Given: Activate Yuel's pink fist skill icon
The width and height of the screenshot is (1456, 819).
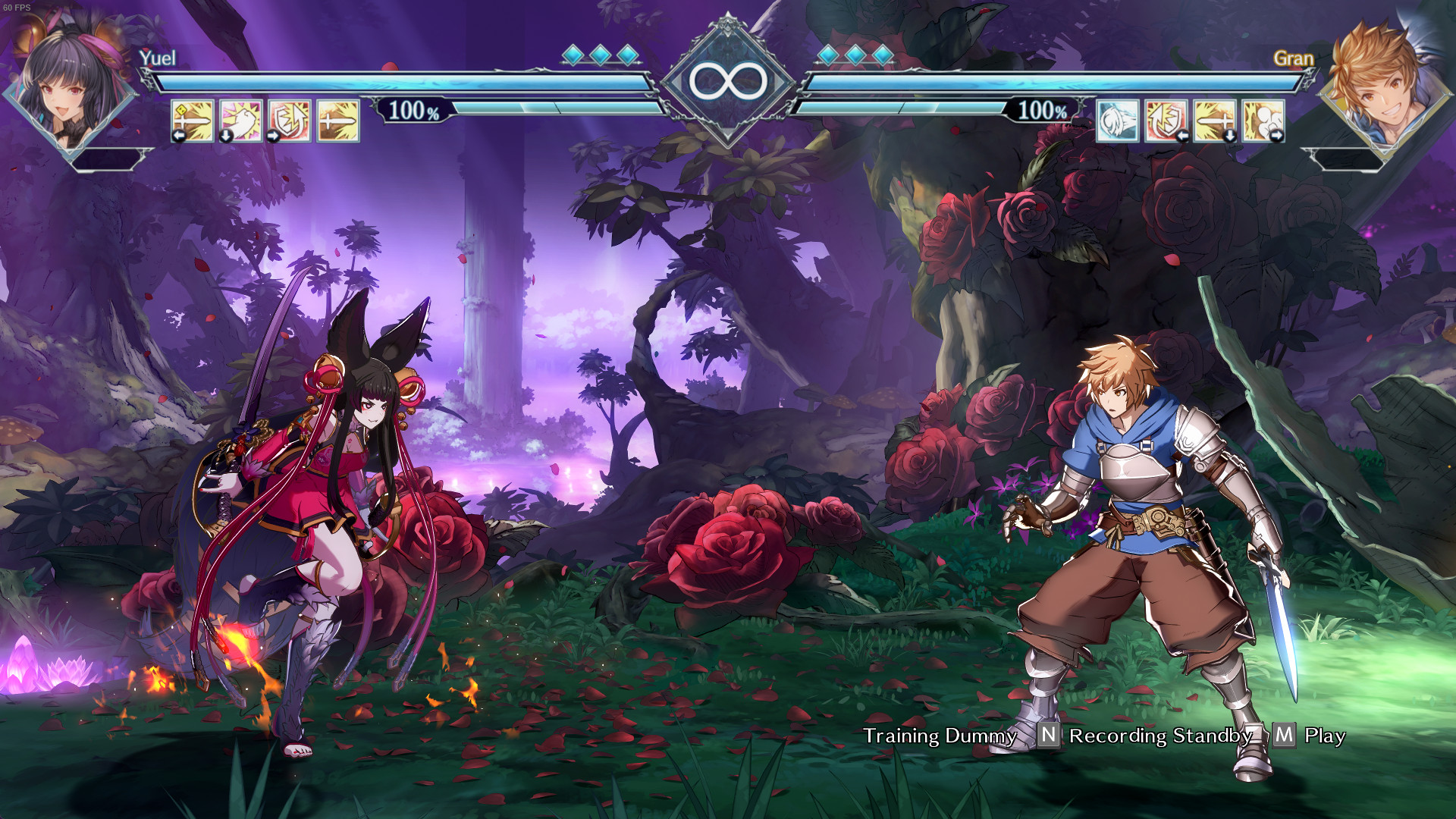Looking at the screenshot, I should pos(240,121).
